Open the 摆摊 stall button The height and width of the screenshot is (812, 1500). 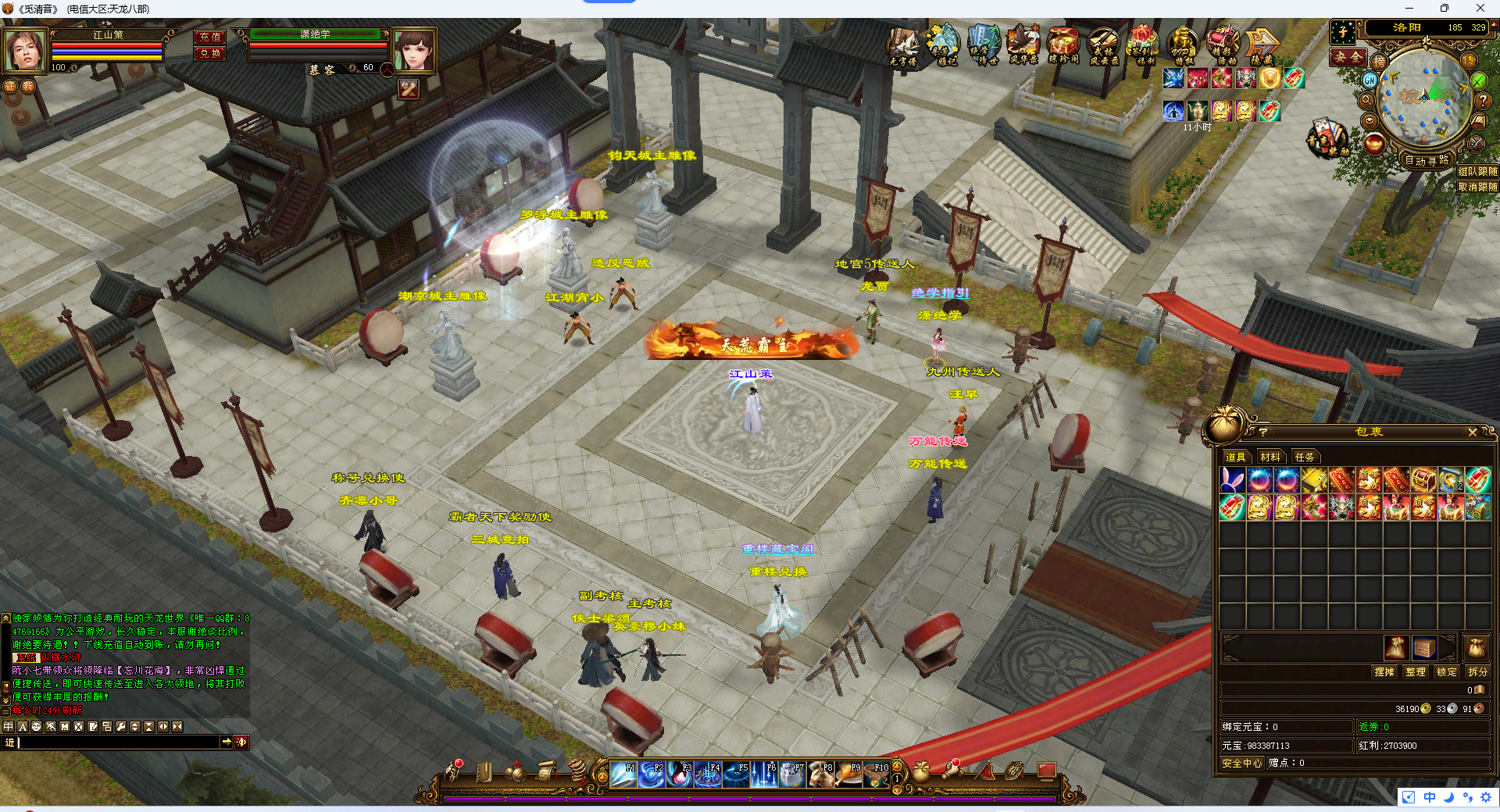pos(1384,671)
